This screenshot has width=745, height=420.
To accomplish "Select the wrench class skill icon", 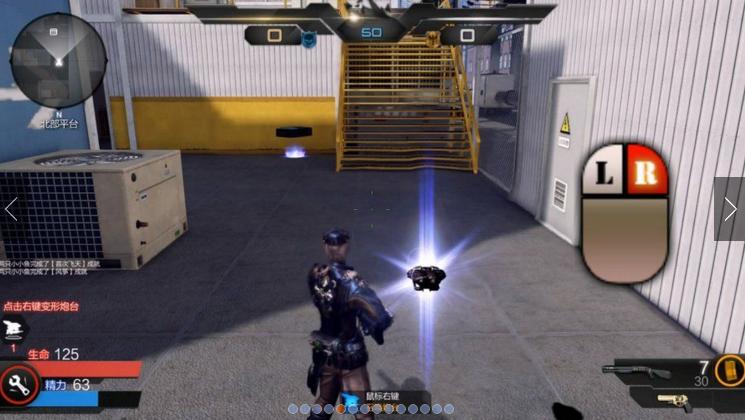I will pos(19,383).
